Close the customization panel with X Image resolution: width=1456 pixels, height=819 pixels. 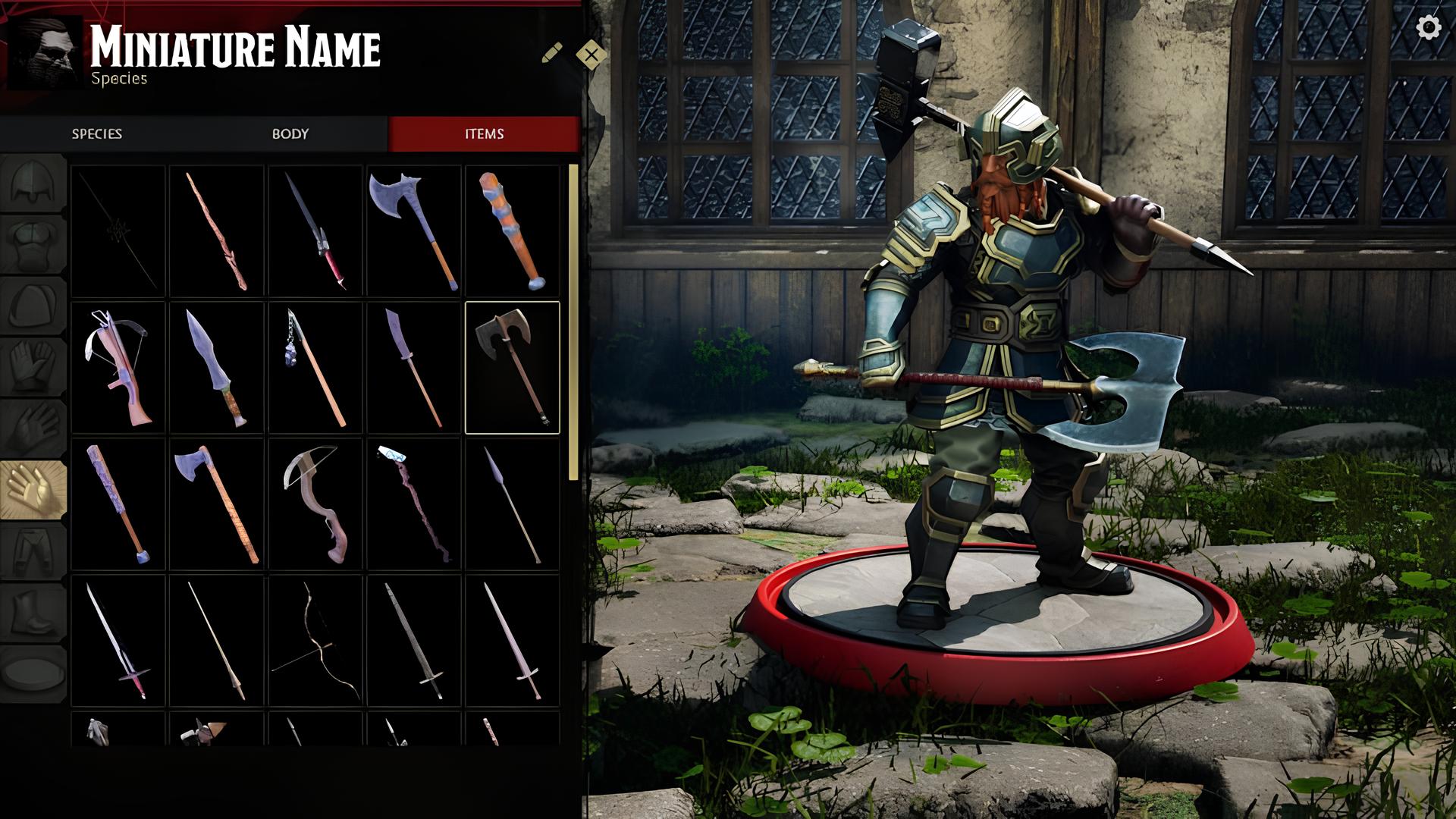tap(591, 54)
